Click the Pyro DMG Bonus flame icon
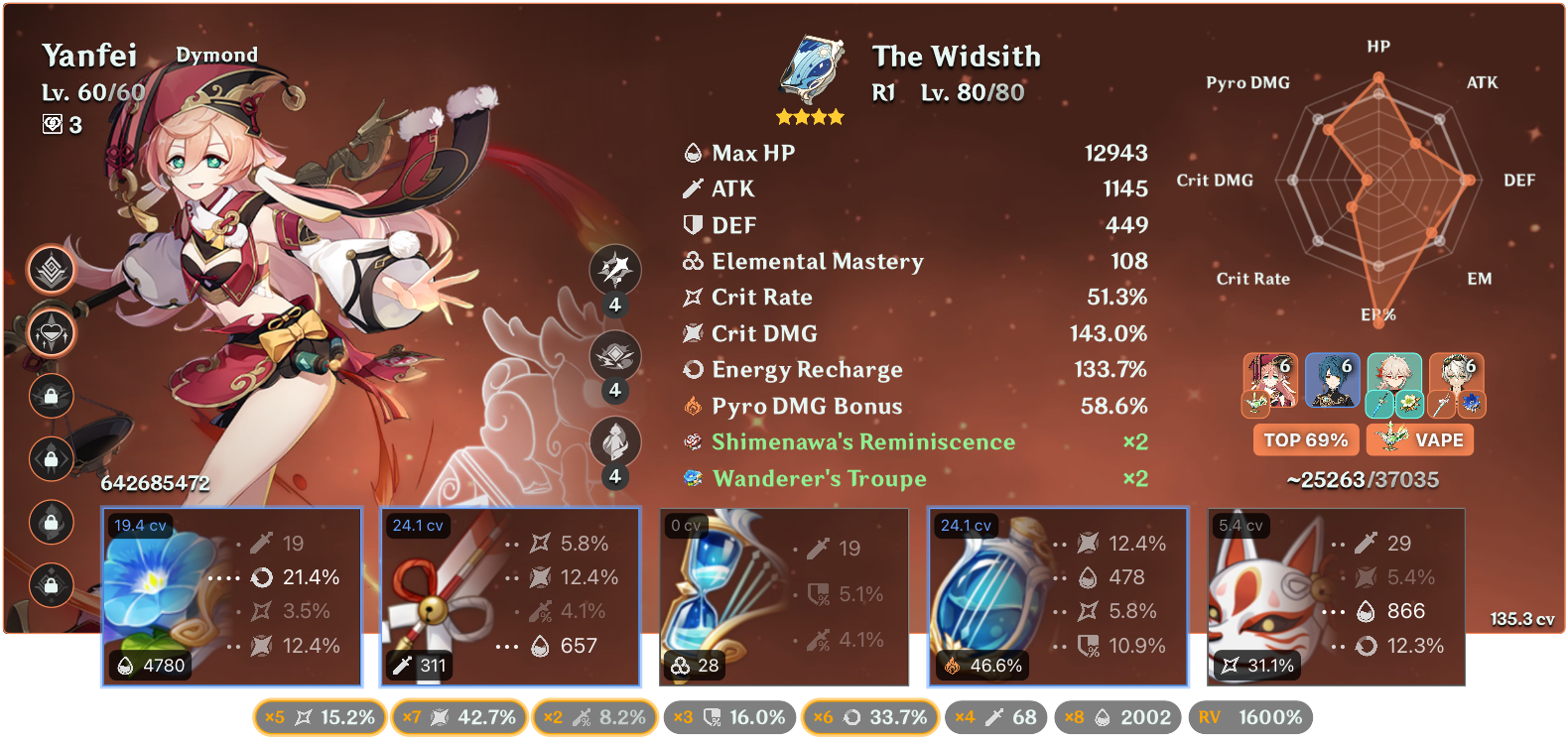 [x=693, y=405]
